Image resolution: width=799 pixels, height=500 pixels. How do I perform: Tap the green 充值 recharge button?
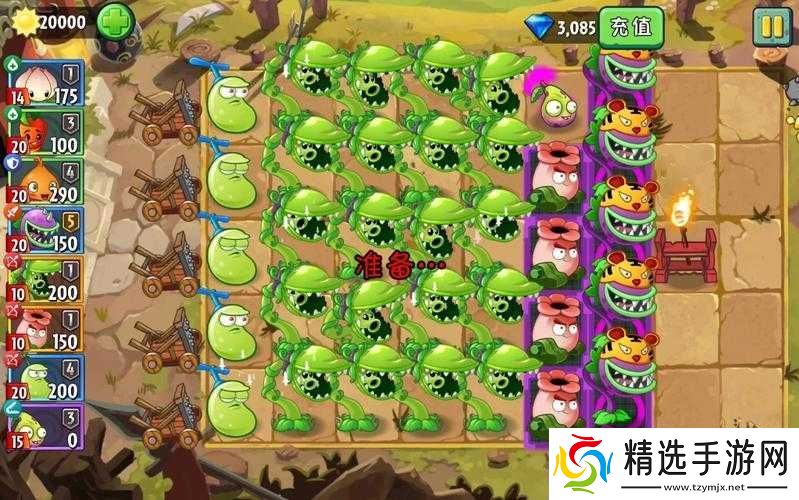(630, 27)
